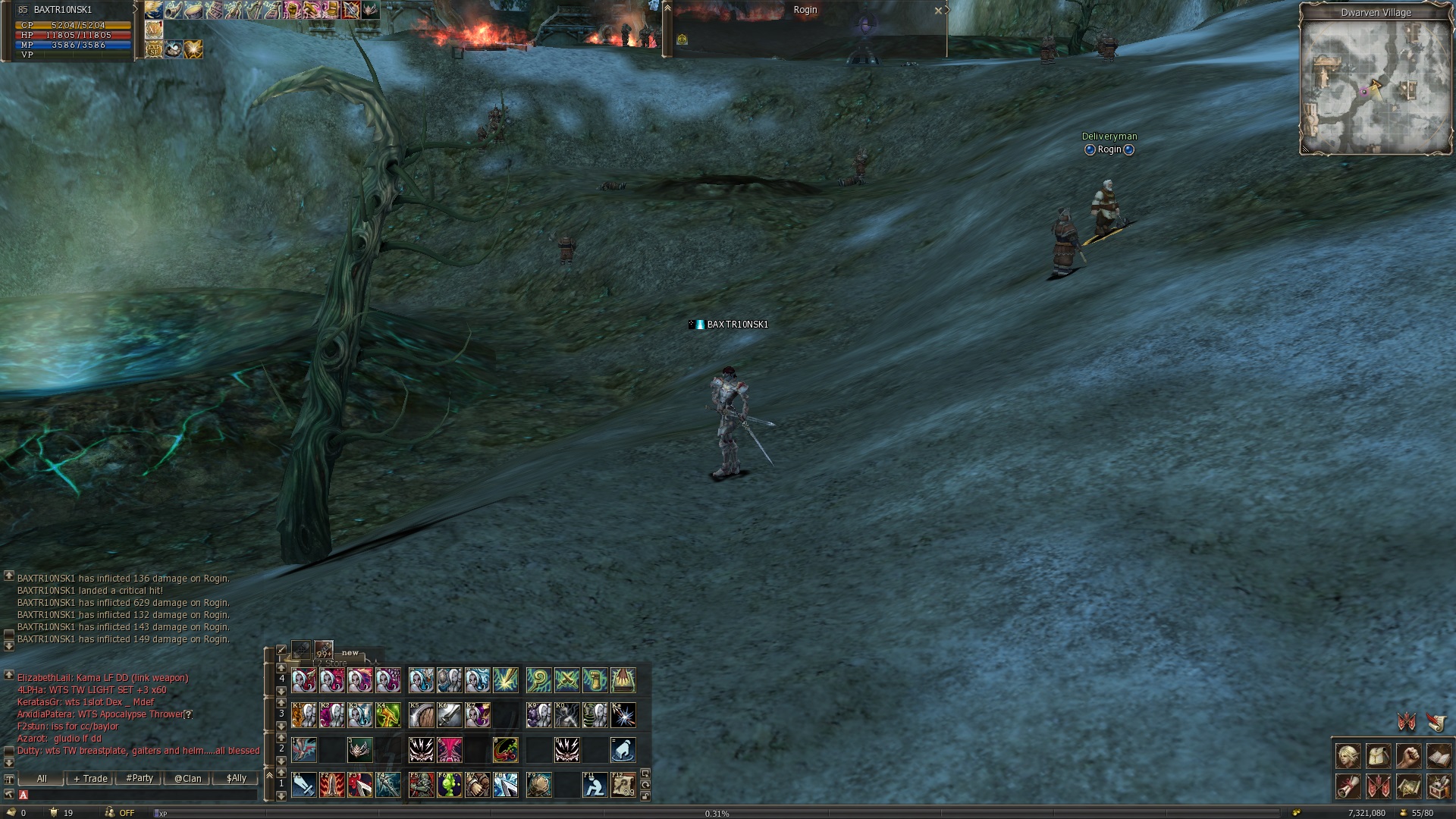Open the actions fist icon
This screenshot has width=1456, height=819.
coord(1409,757)
